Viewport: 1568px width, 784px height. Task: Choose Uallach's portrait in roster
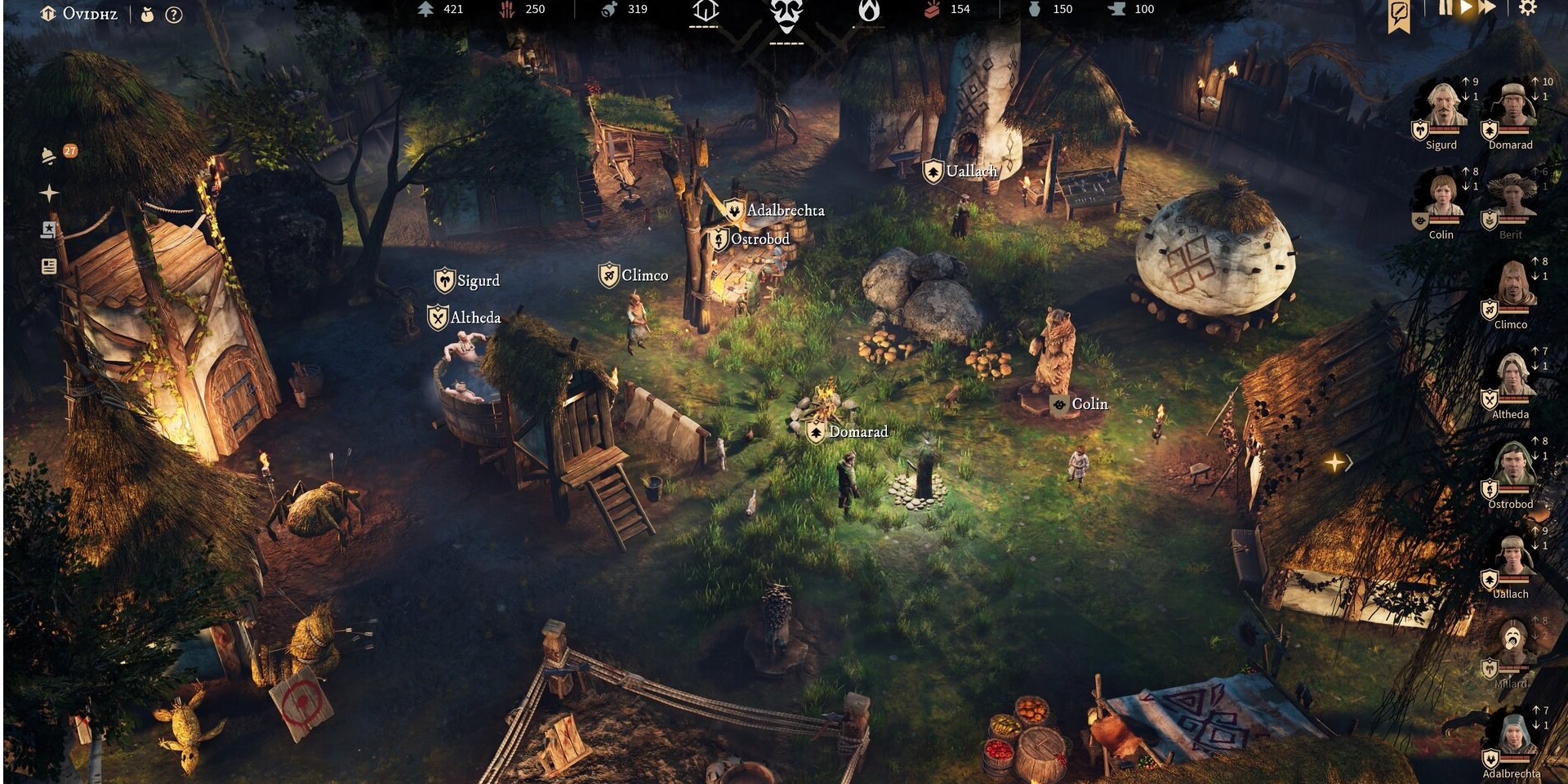pos(1512,555)
